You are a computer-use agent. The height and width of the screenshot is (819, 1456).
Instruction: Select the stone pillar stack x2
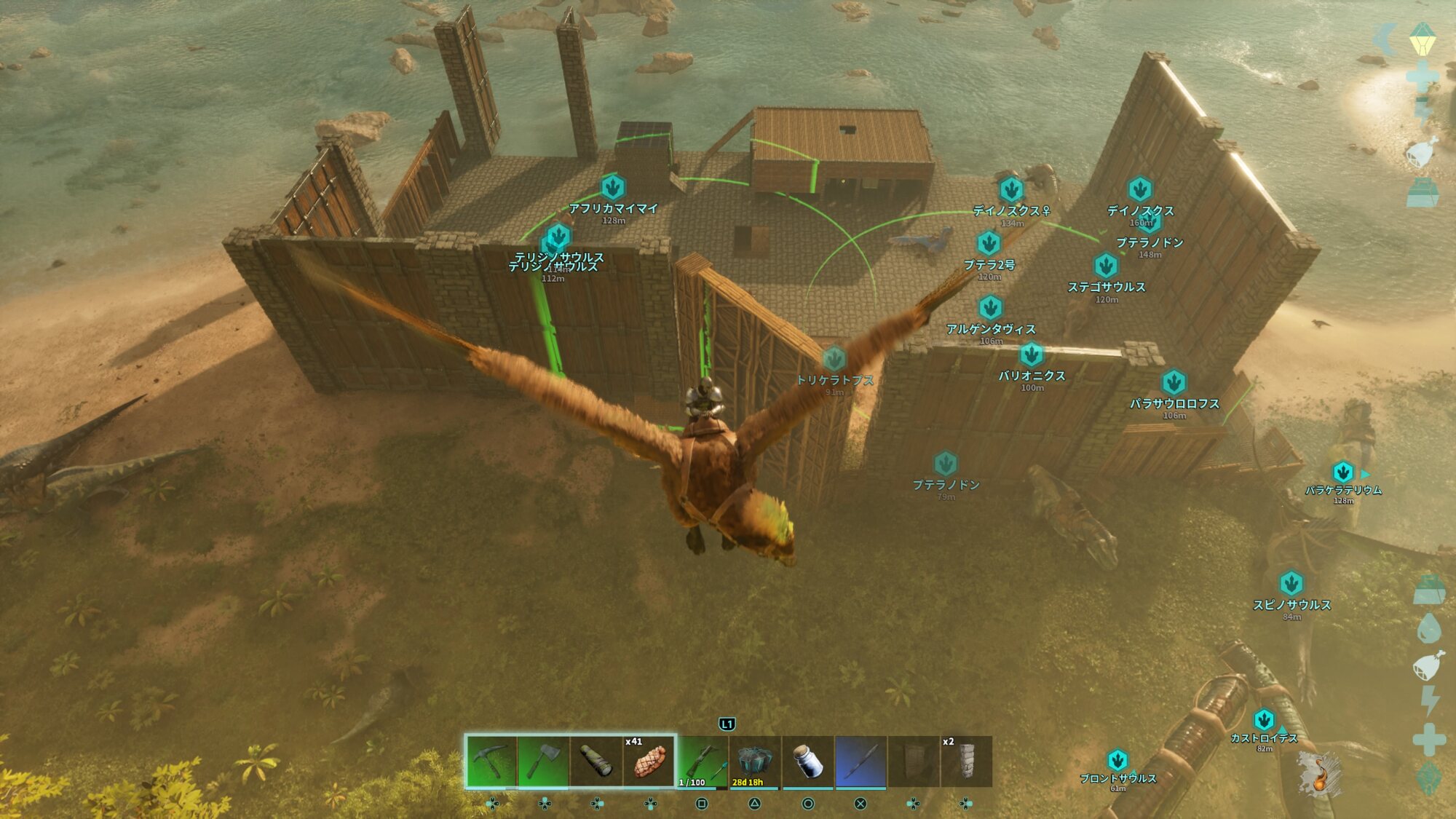[x=966, y=761]
